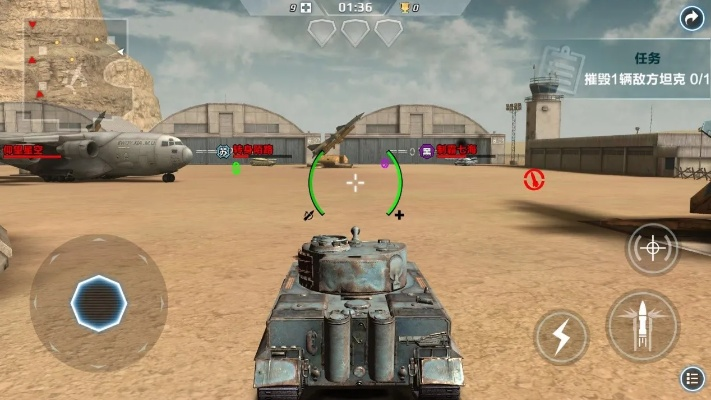Open the list menu button

pos(692,378)
